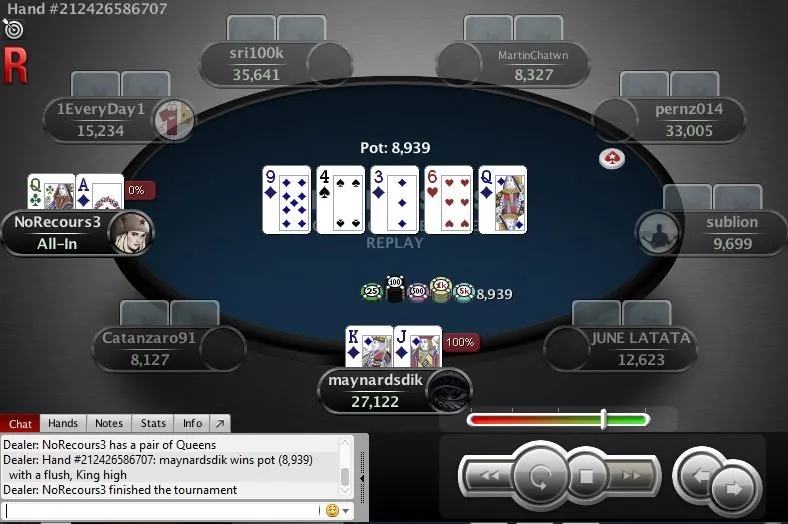
Task: Switch to the Chat tab
Action: tap(20, 424)
